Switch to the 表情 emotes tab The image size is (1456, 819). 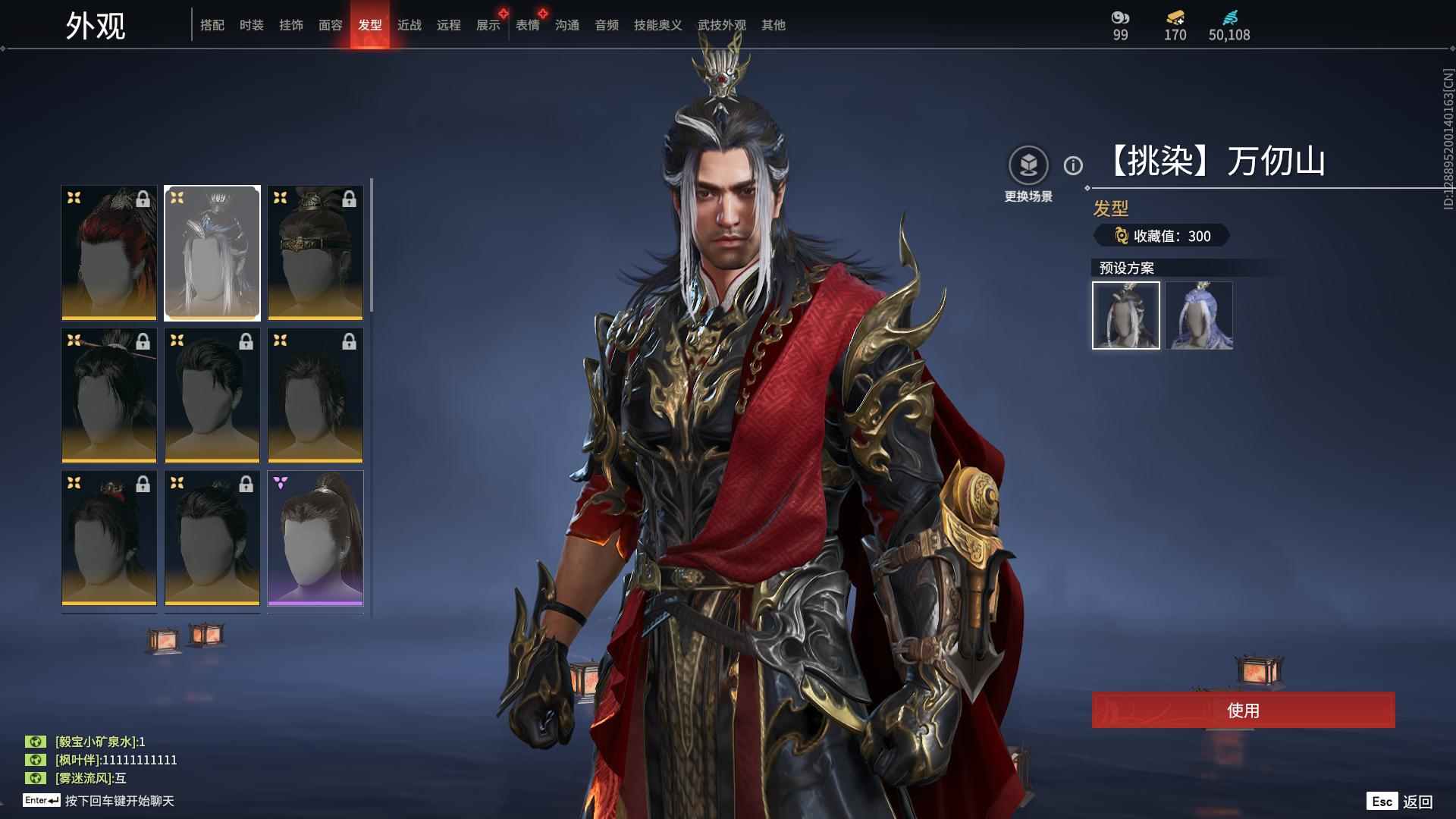528,25
